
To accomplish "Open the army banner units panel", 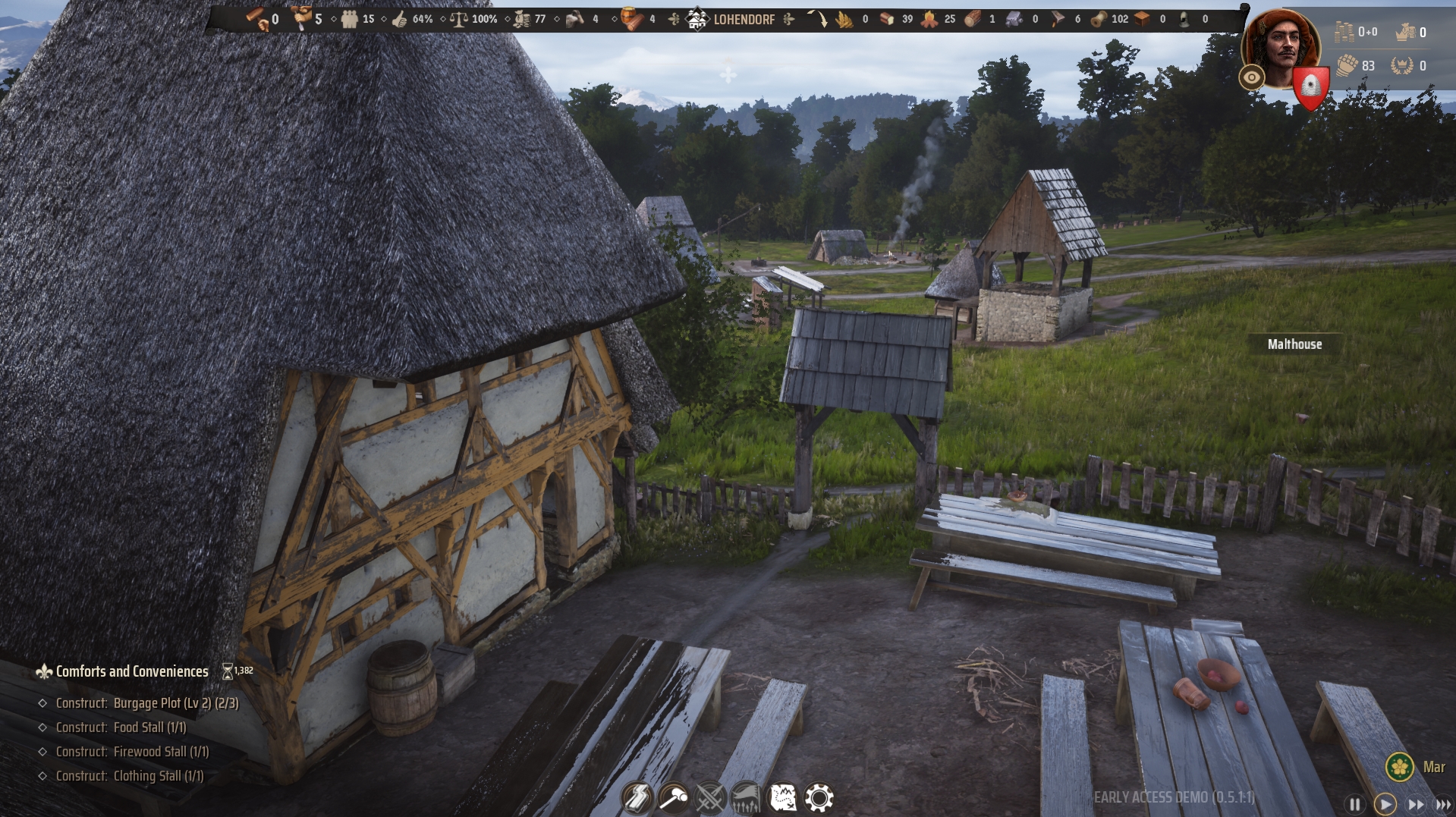I will (x=747, y=797).
